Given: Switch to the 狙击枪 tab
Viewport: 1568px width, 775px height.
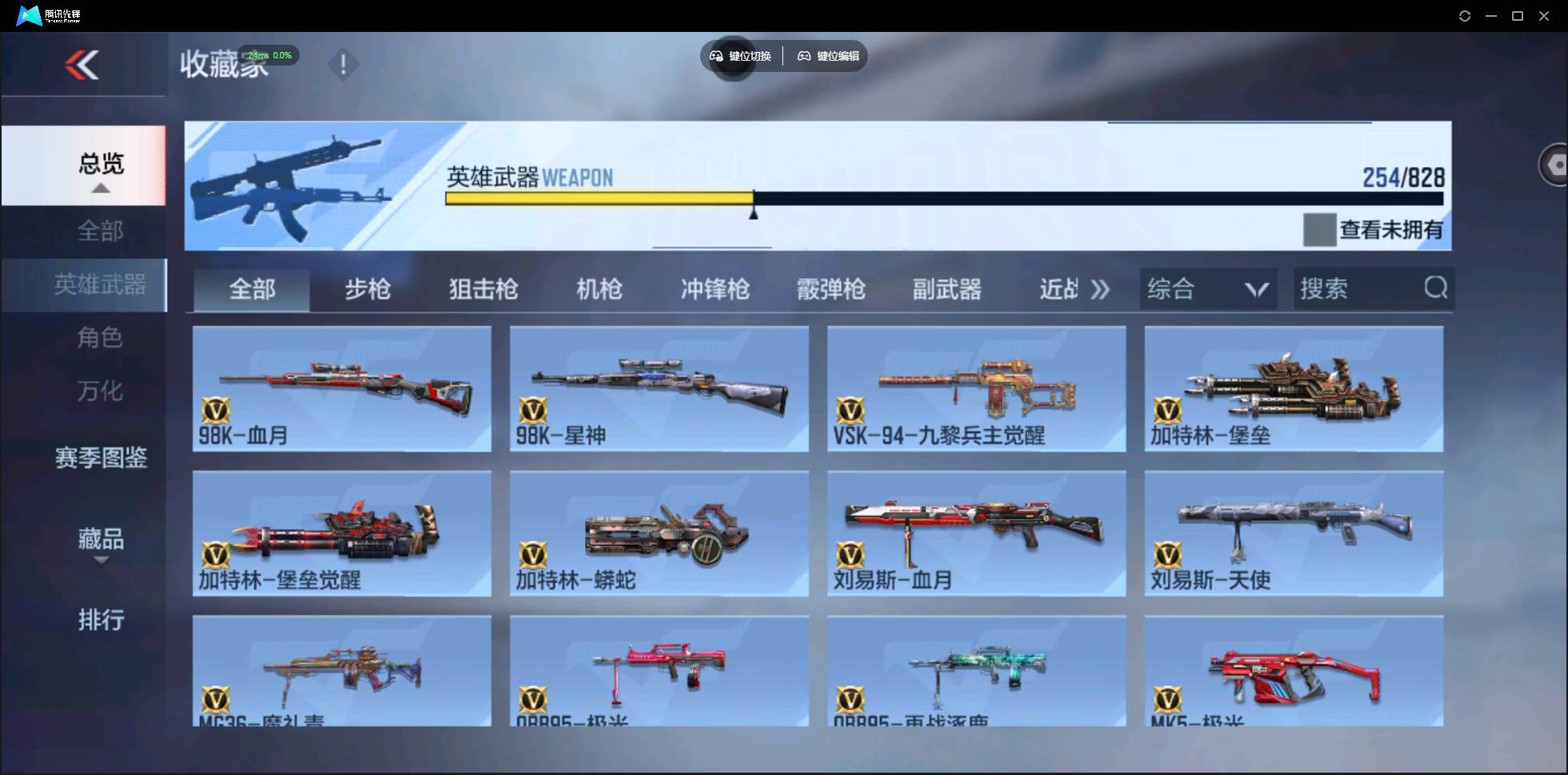Looking at the screenshot, I should click(x=482, y=289).
